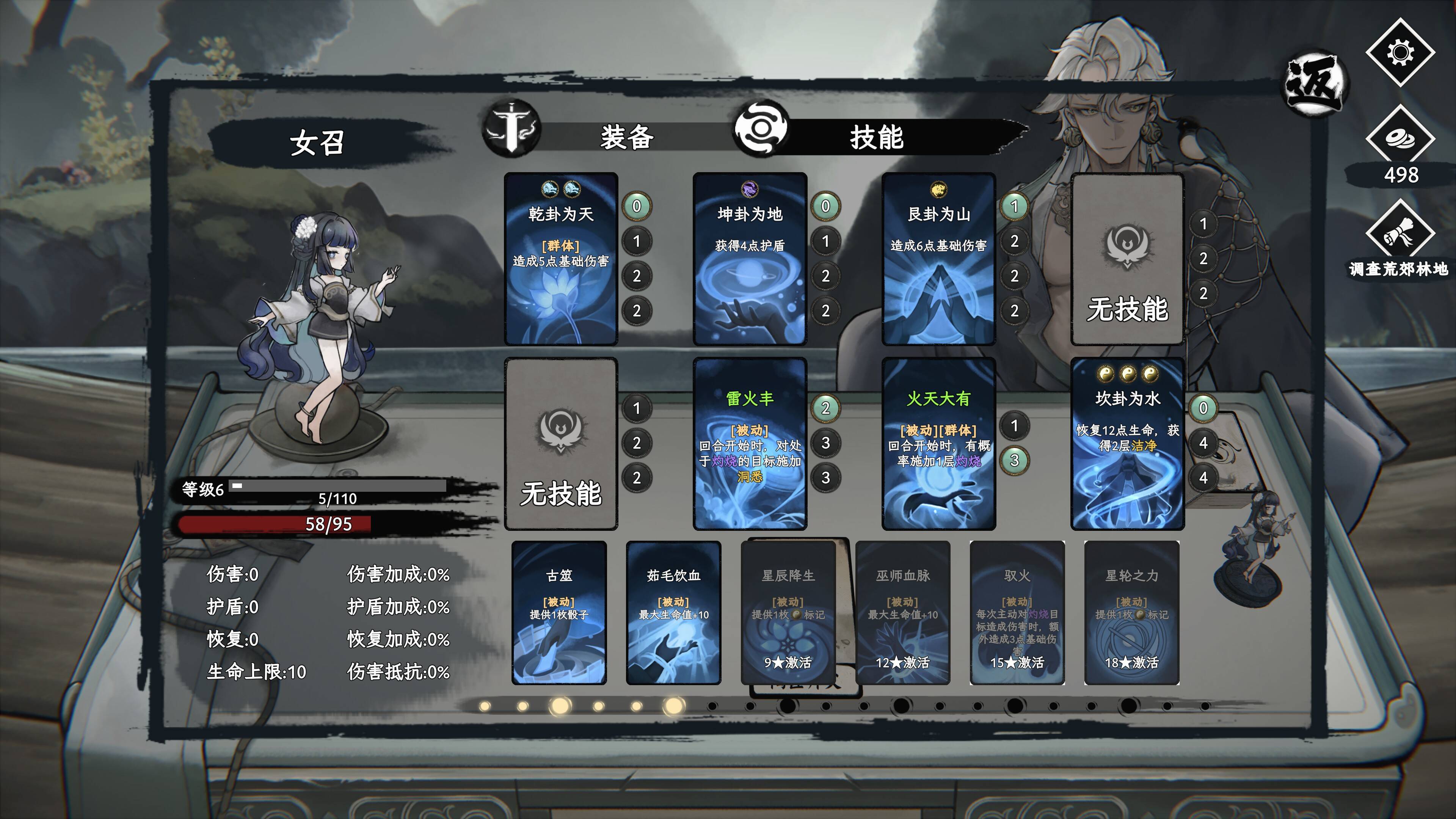Select the 艮卦为山 damage skill card
The image size is (1456, 819).
pyautogui.click(x=938, y=259)
